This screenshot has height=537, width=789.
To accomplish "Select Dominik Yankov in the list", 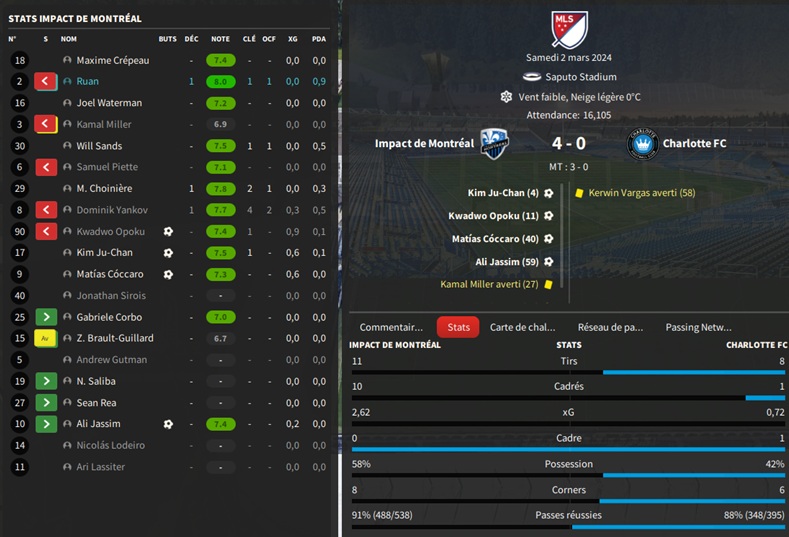I will (112, 210).
